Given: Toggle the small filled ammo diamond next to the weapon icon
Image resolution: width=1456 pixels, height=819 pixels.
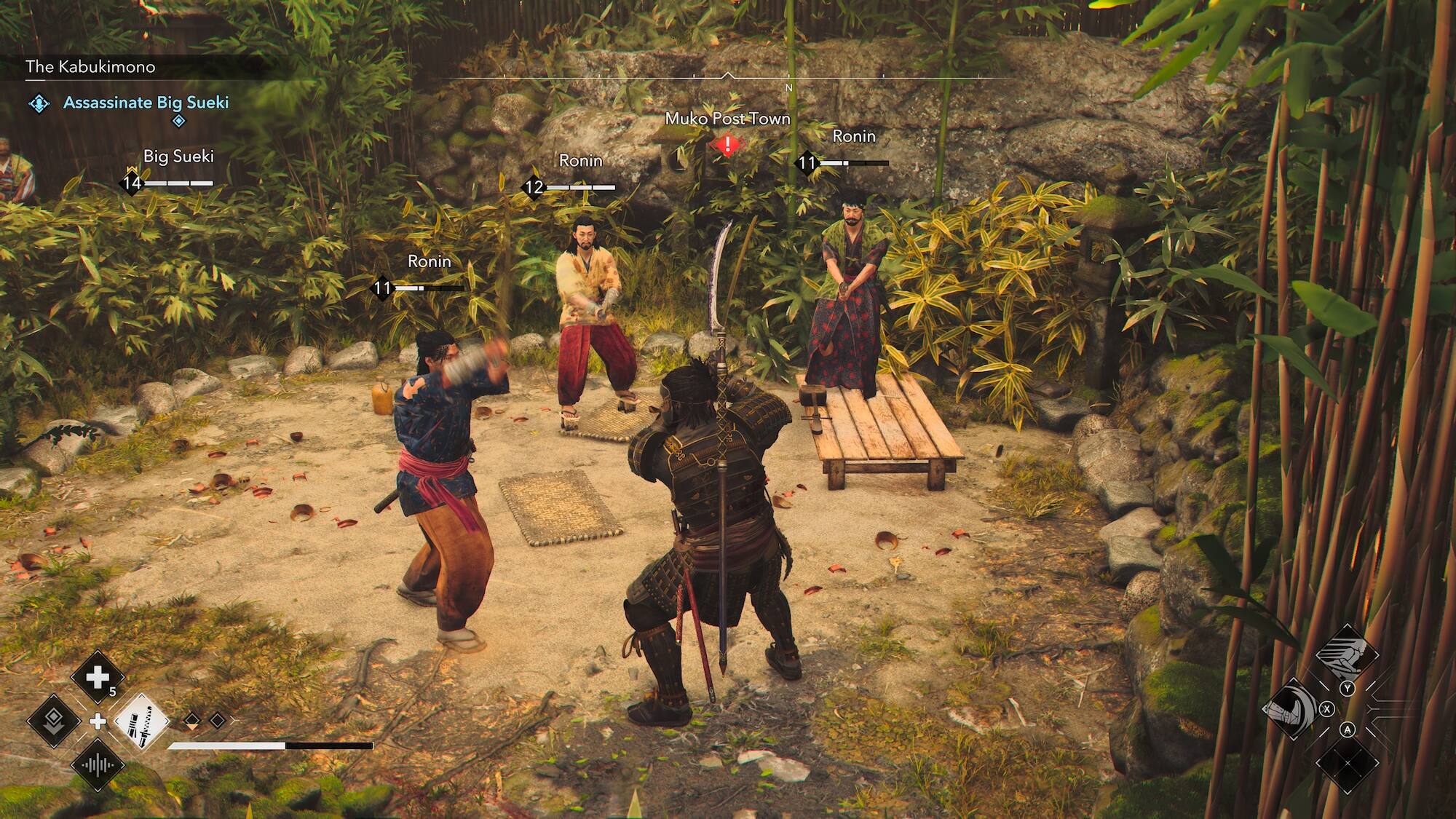Looking at the screenshot, I should pyautogui.click(x=191, y=720).
